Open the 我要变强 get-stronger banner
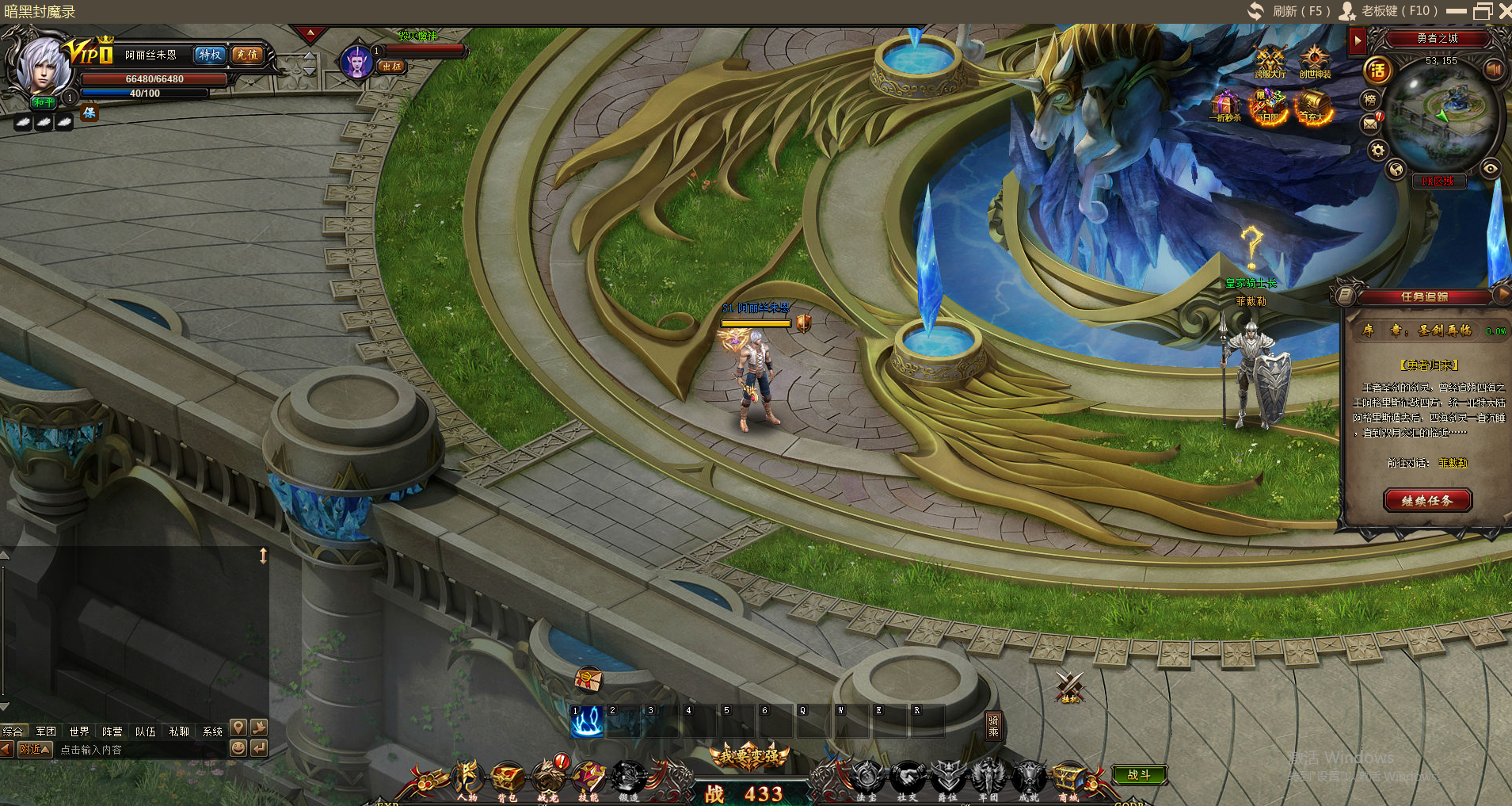1512x806 pixels. coord(749,756)
